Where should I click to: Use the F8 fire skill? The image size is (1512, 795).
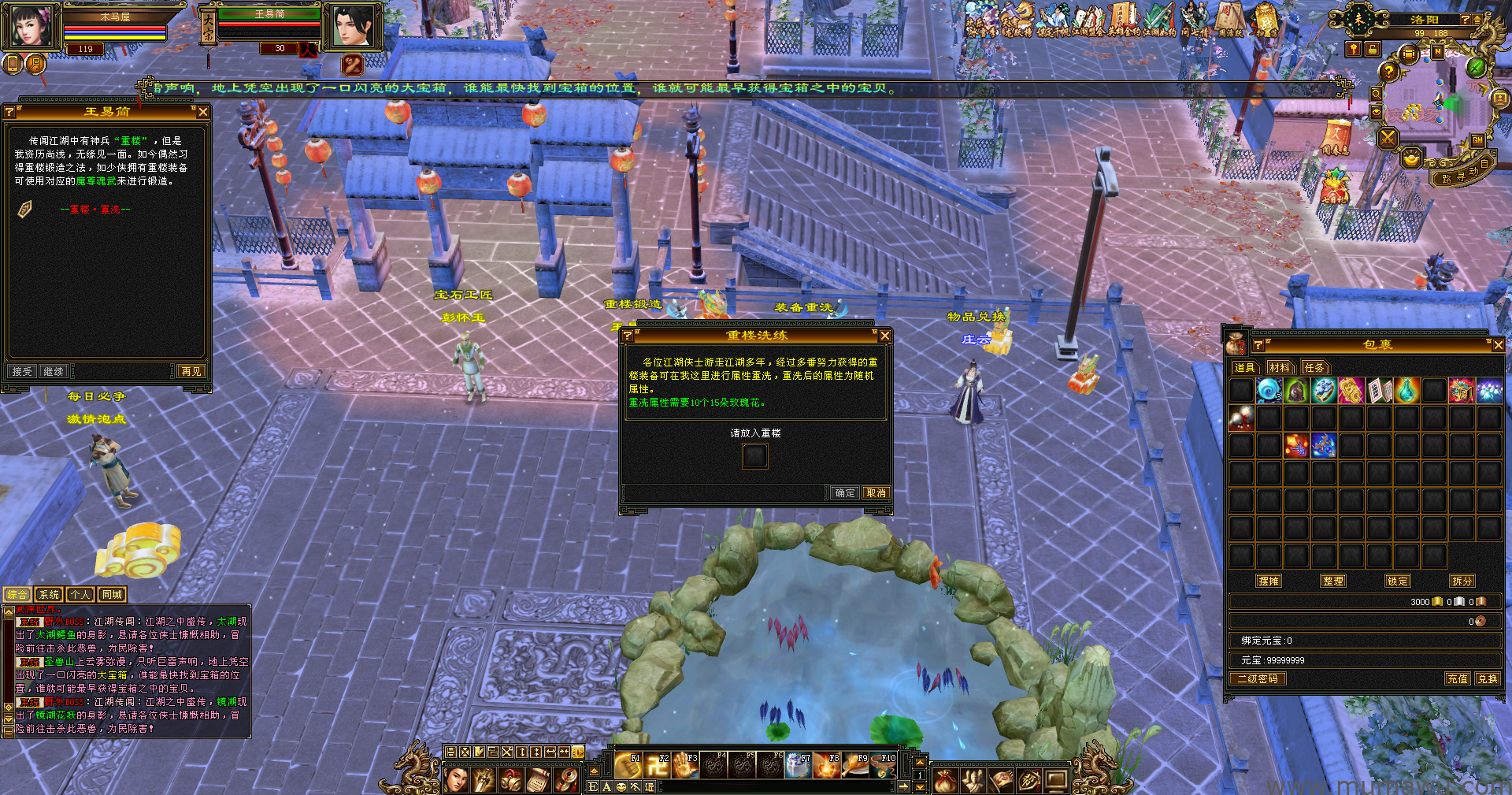pos(827,765)
